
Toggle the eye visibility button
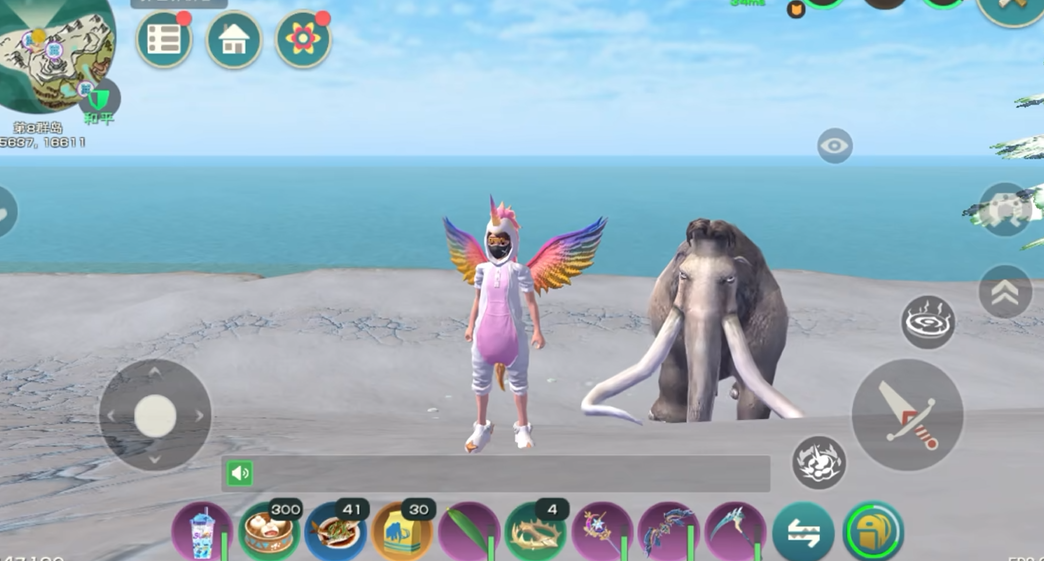click(834, 146)
